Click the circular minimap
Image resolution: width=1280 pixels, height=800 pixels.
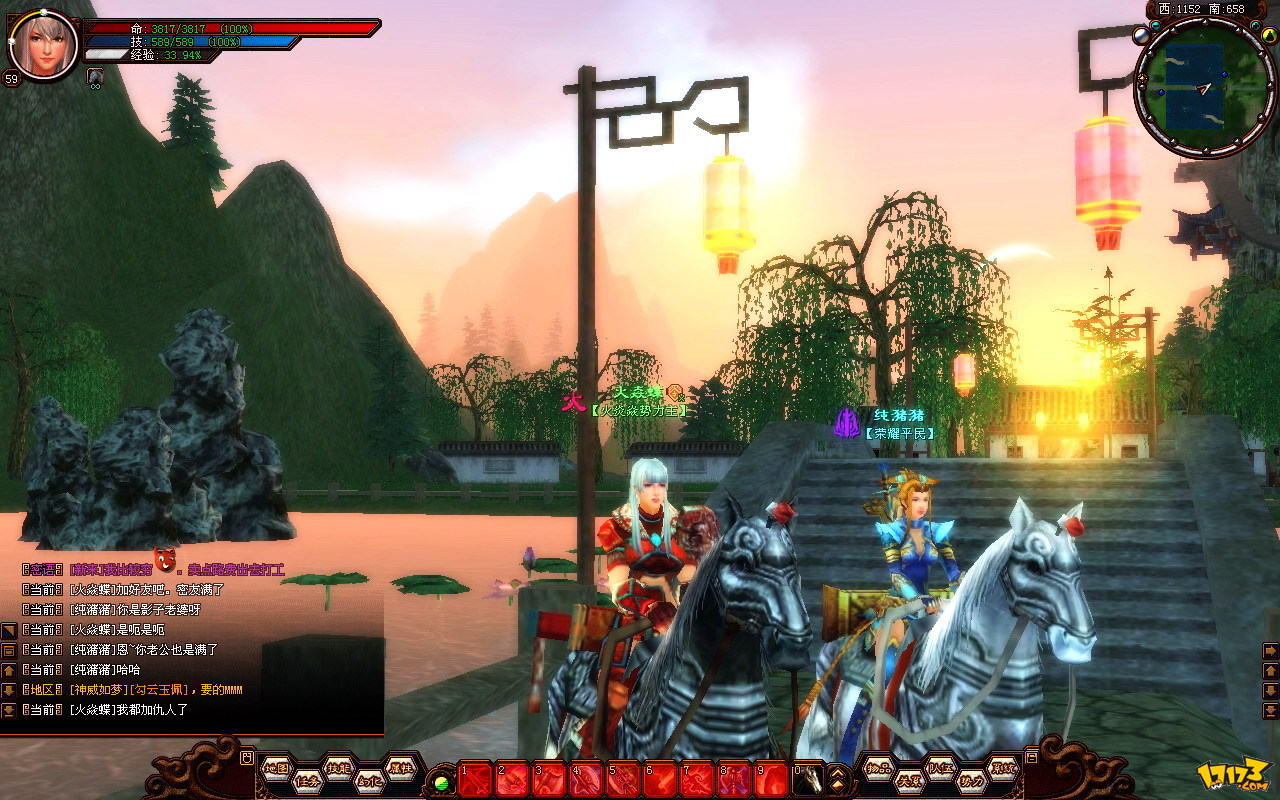point(1205,87)
